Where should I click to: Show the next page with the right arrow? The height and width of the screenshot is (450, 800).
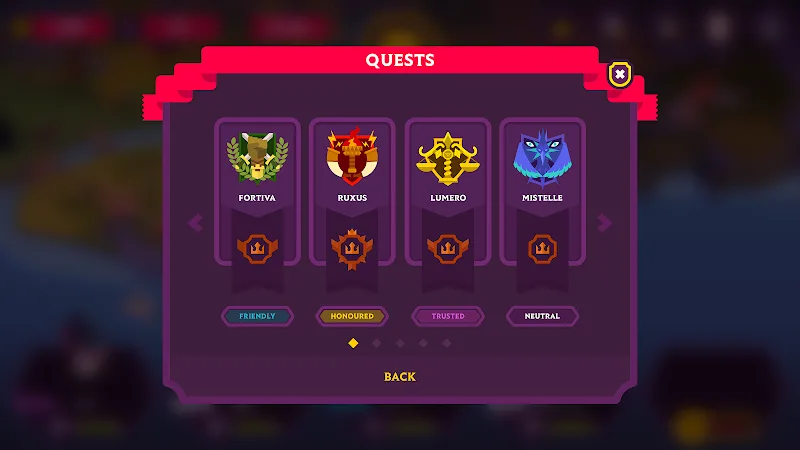(x=604, y=222)
